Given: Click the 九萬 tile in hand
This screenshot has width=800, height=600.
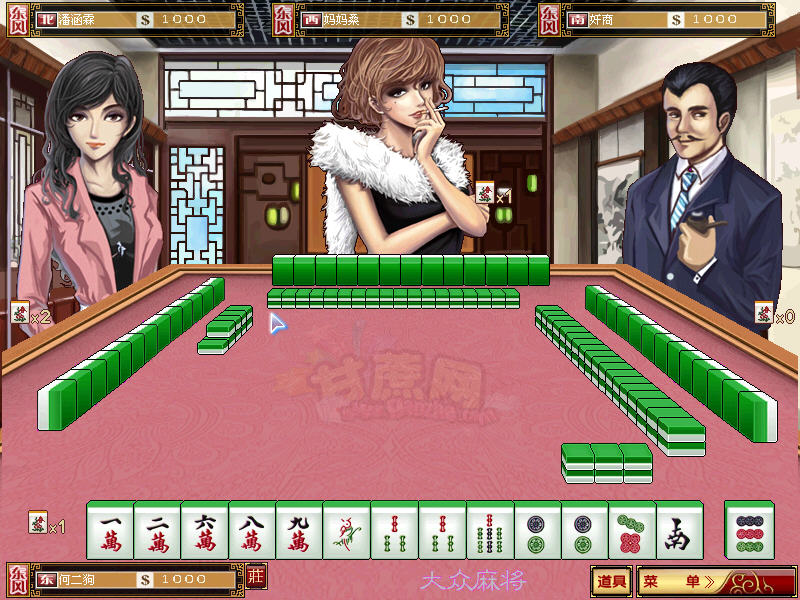Looking at the screenshot, I should click(300, 530).
